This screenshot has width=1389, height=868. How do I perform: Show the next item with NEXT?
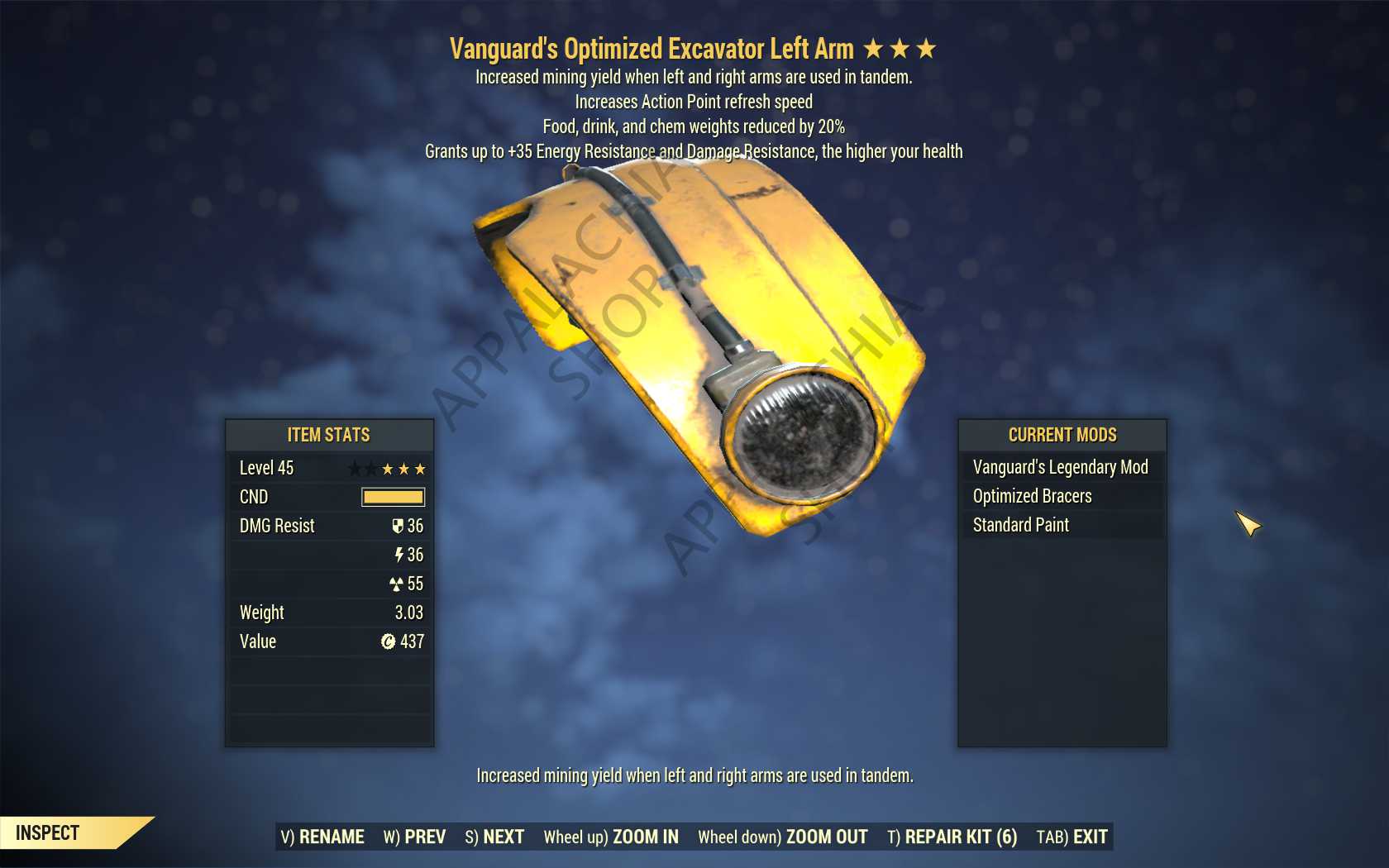point(494,837)
